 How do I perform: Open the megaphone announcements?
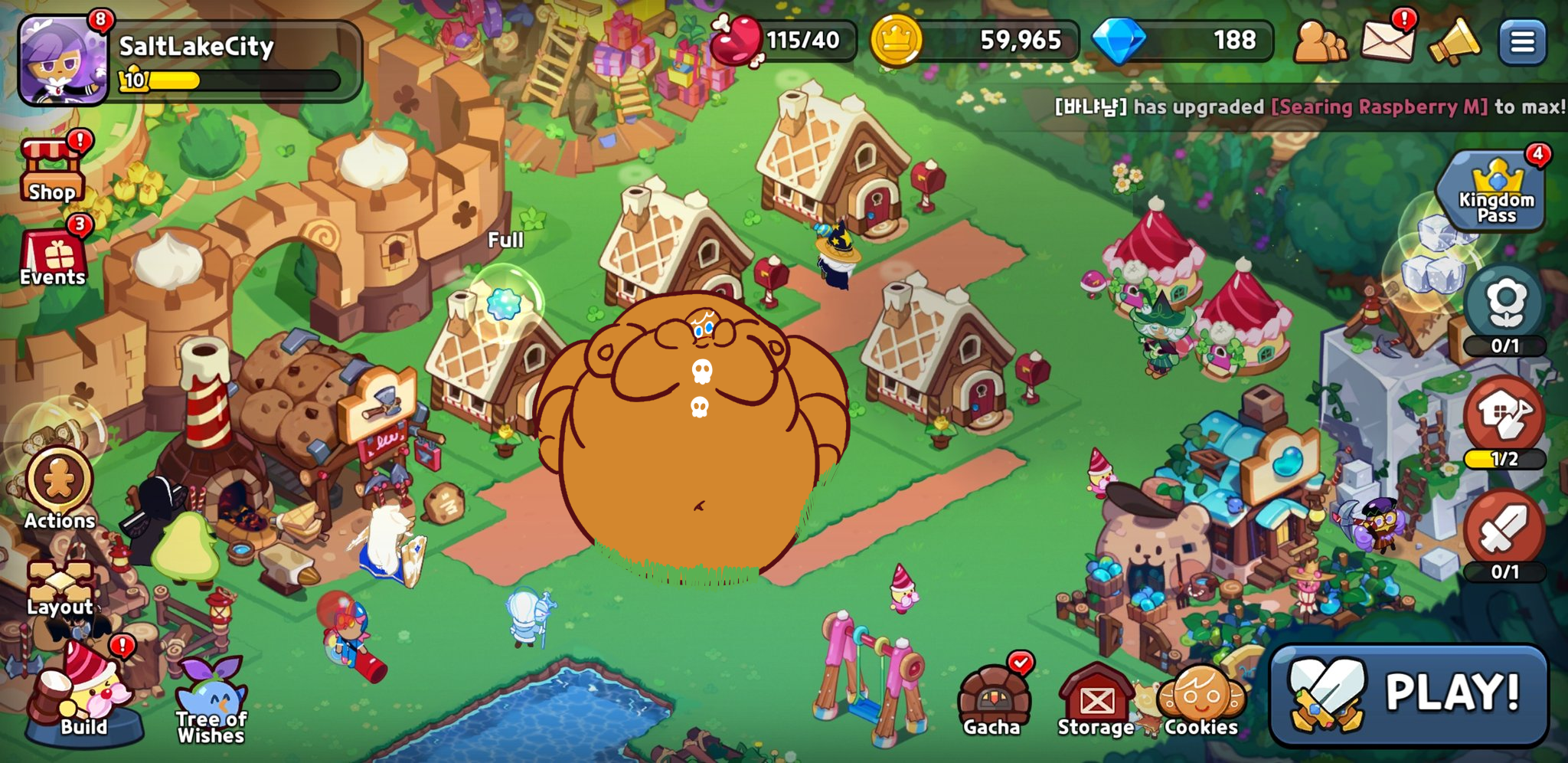point(1453,41)
